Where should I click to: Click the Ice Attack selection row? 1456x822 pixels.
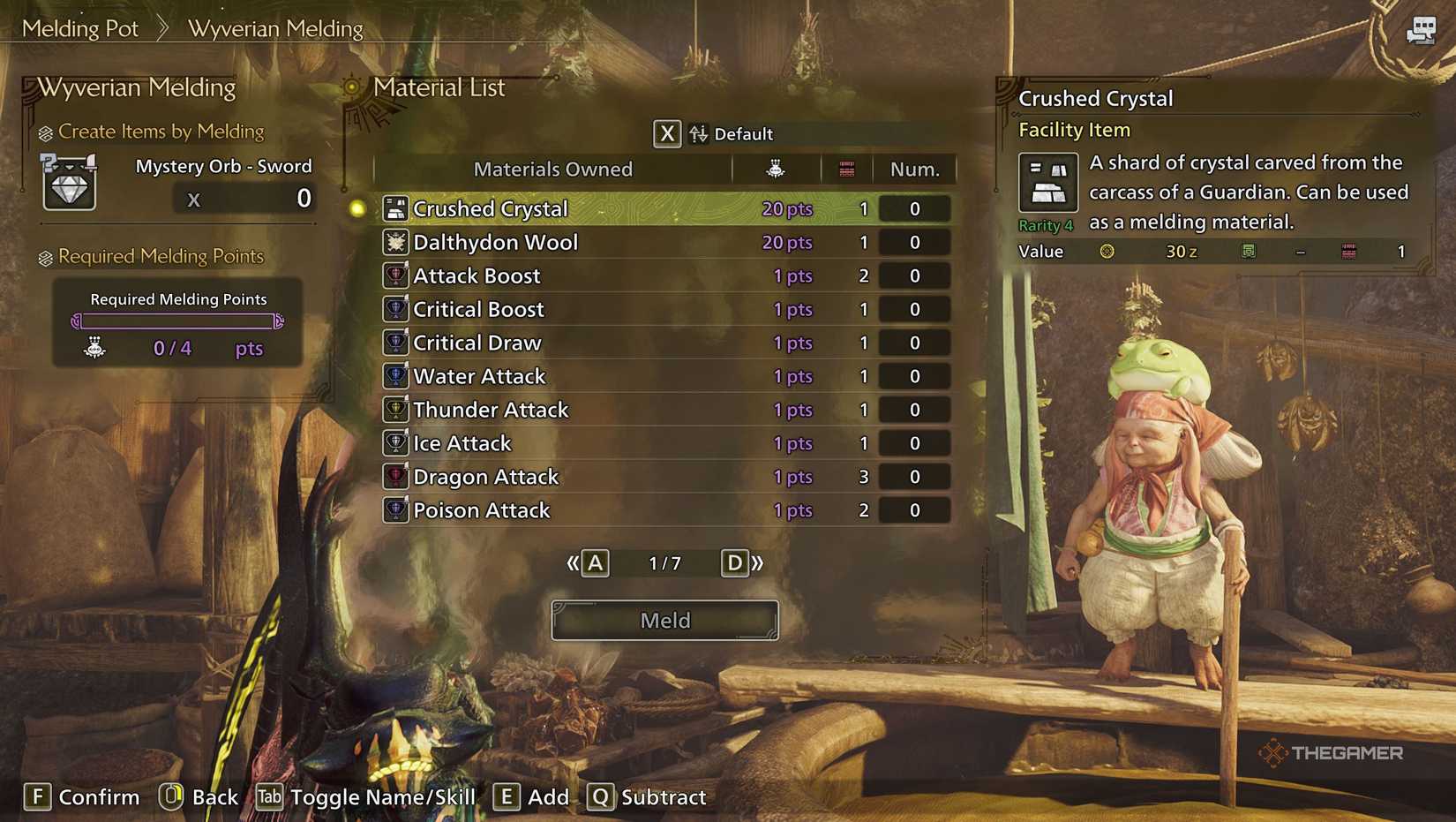pyautogui.click(x=618, y=443)
